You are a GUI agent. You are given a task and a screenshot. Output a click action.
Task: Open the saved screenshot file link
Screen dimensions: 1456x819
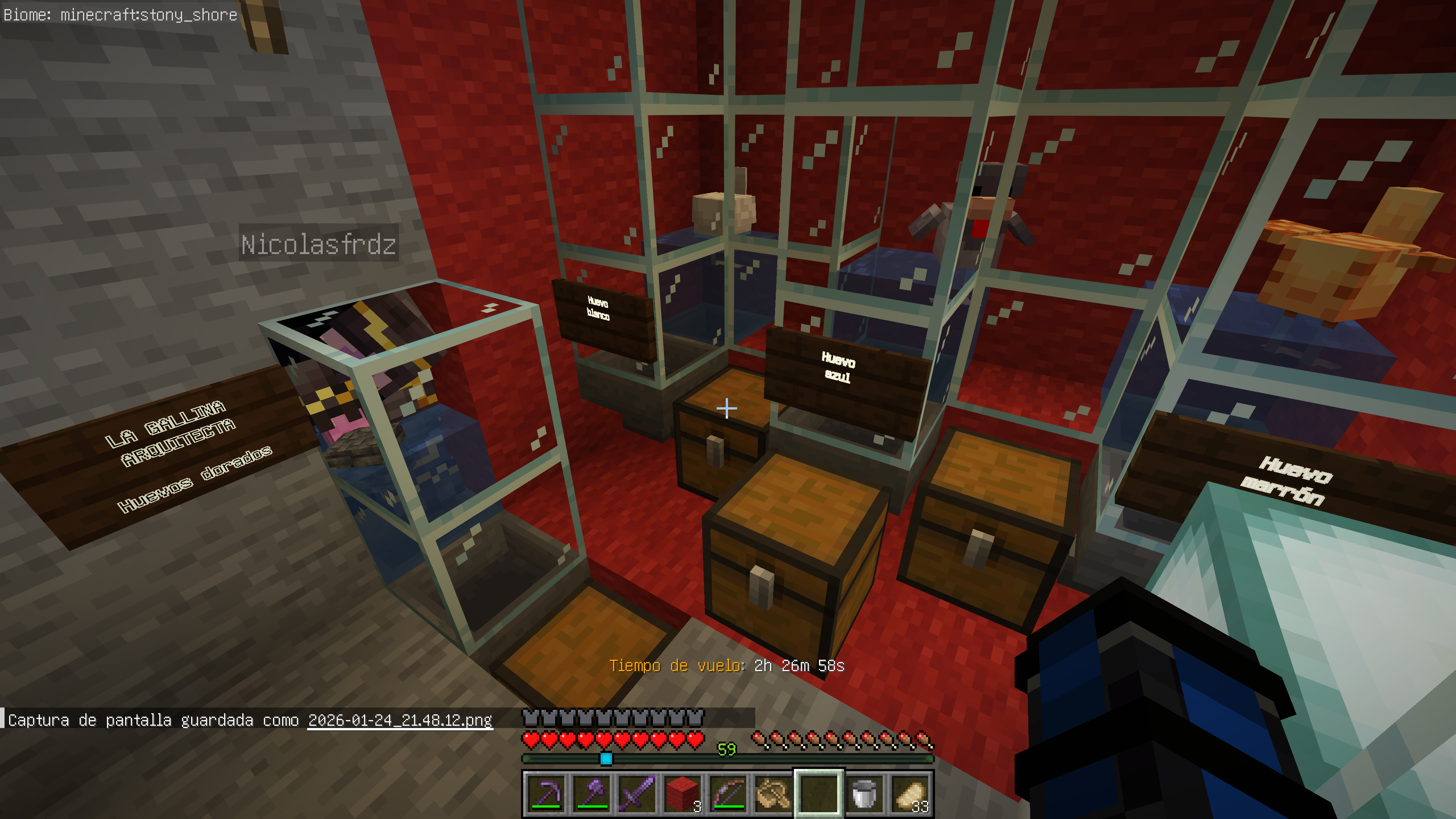pos(400,720)
